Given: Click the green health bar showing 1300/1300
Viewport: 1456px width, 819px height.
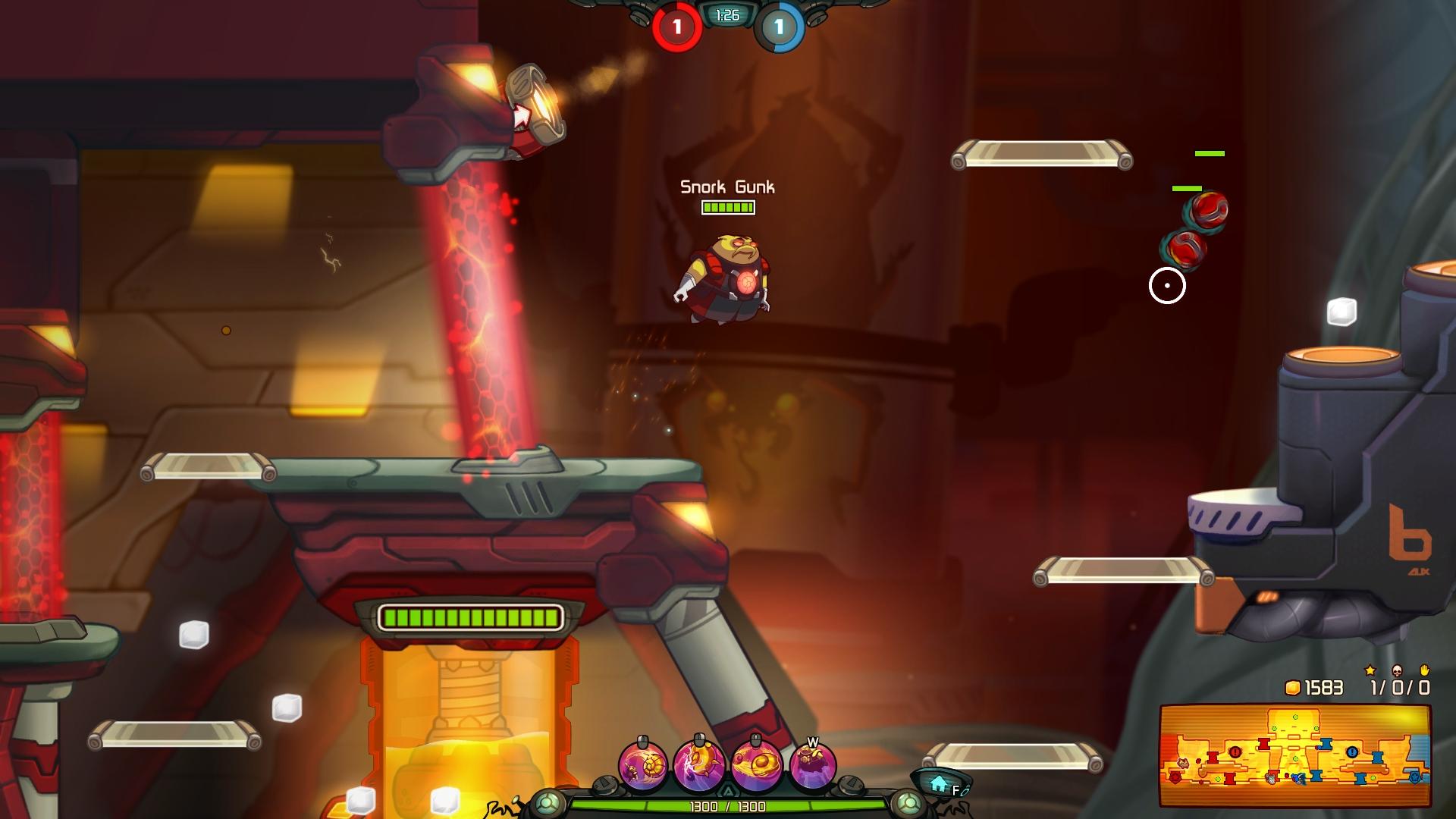Looking at the screenshot, I should point(728,806).
